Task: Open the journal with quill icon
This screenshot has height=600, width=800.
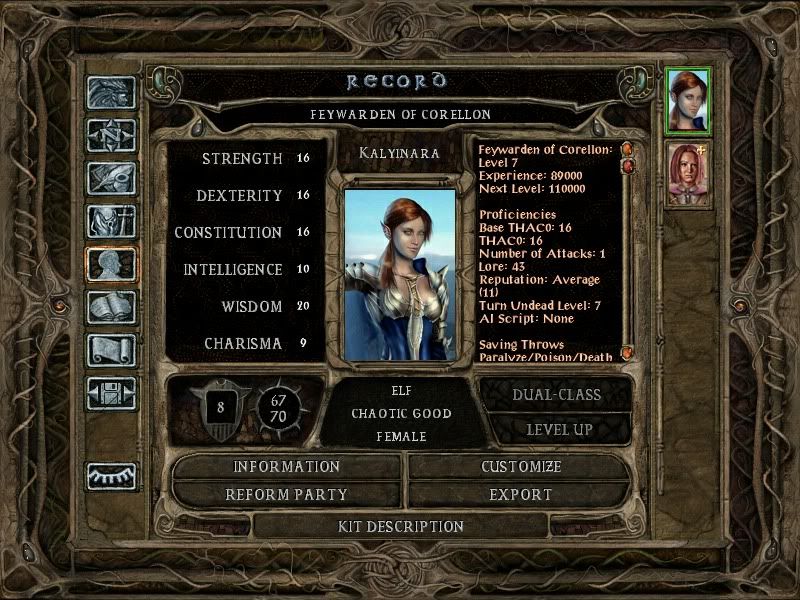Action: [111, 178]
